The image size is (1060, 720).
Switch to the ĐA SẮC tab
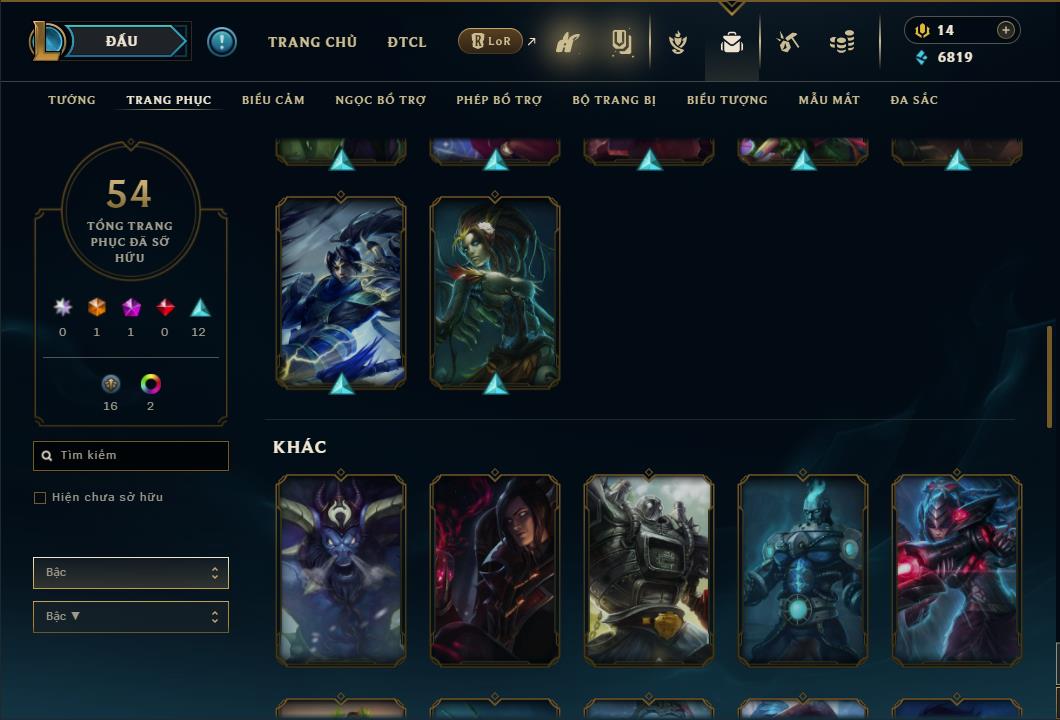click(x=914, y=100)
